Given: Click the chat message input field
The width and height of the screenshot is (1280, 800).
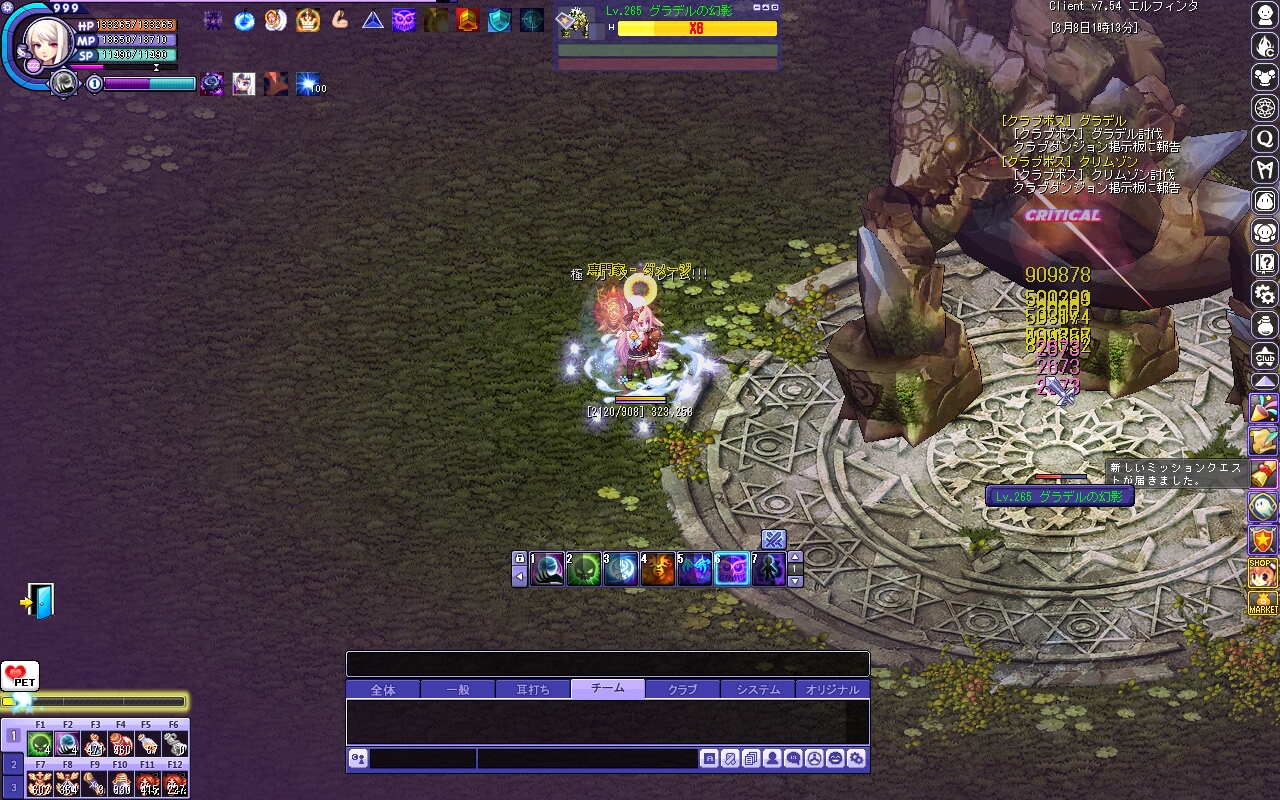Looking at the screenshot, I should (x=587, y=759).
